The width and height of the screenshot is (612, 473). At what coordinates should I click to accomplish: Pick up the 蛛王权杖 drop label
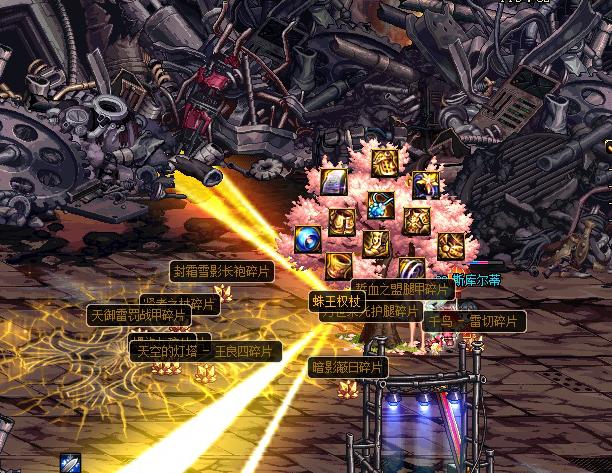pos(337,299)
